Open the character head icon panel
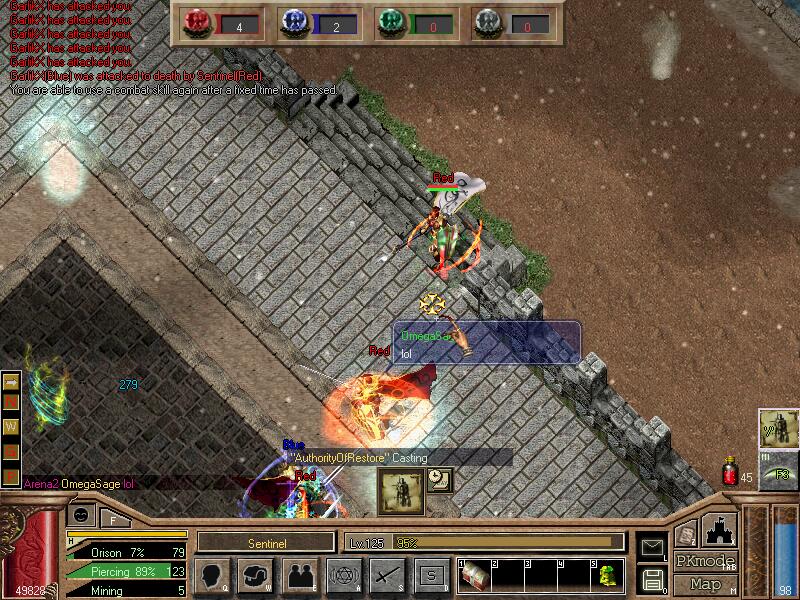The image size is (800, 600). point(211,576)
